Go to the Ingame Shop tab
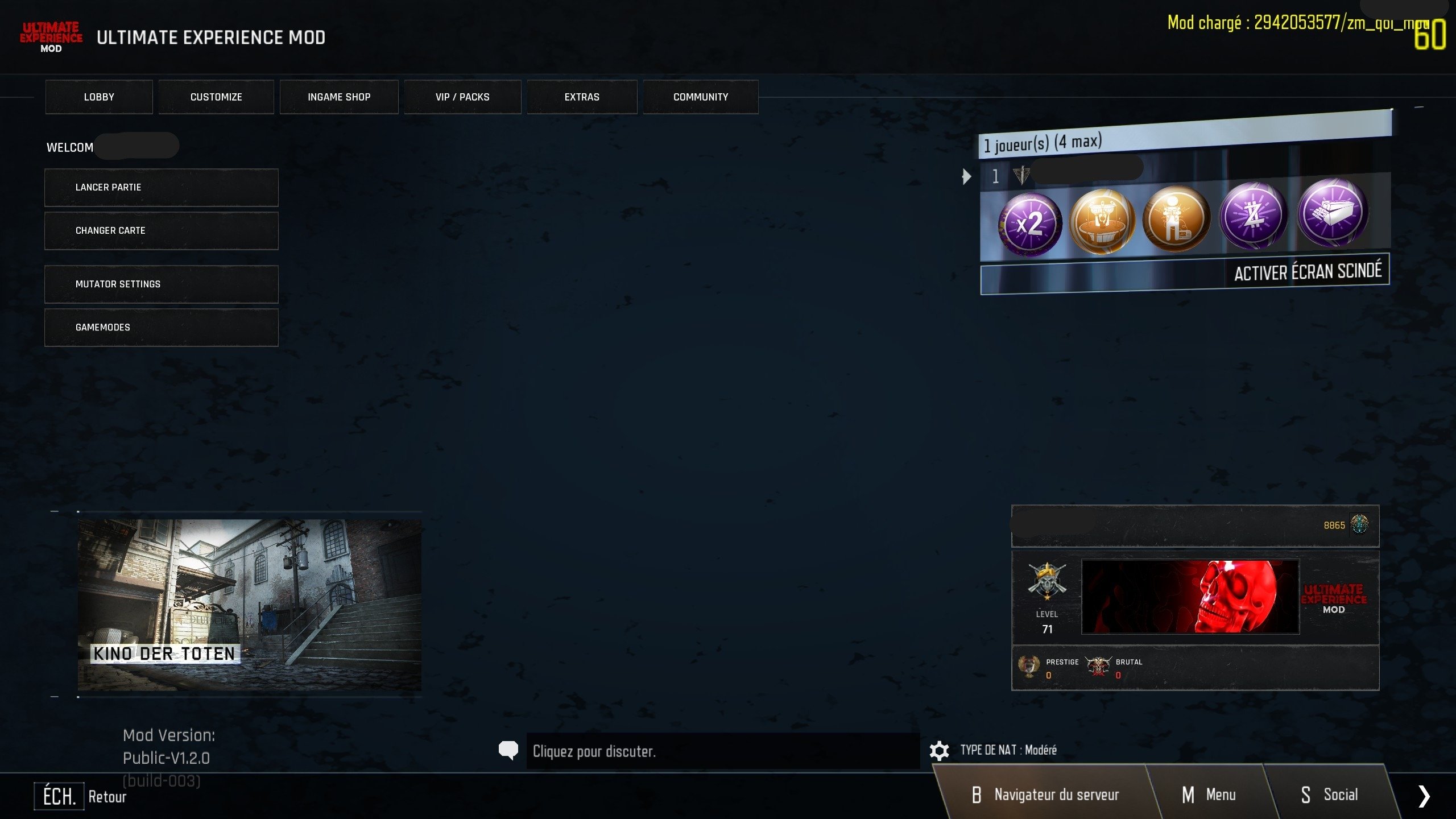Screen dimensions: 1456x819 pos(339,97)
